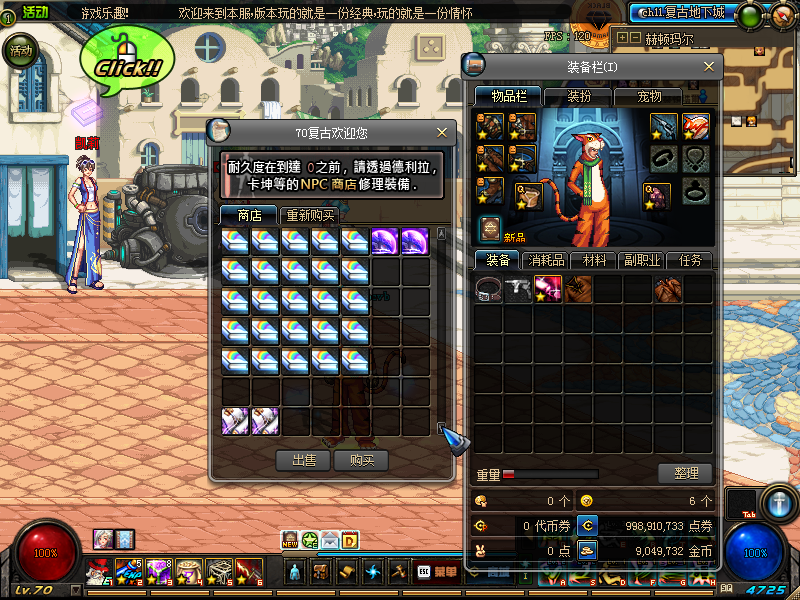Click the 购买 buy button
Viewport: 800px width, 600px height.
(x=361, y=460)
